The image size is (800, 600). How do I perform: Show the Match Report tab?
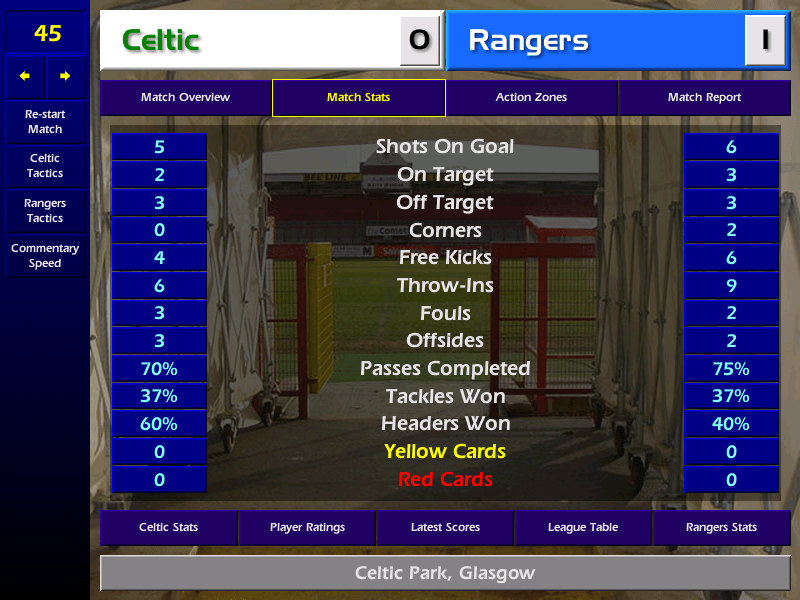(x=704, y=98)
